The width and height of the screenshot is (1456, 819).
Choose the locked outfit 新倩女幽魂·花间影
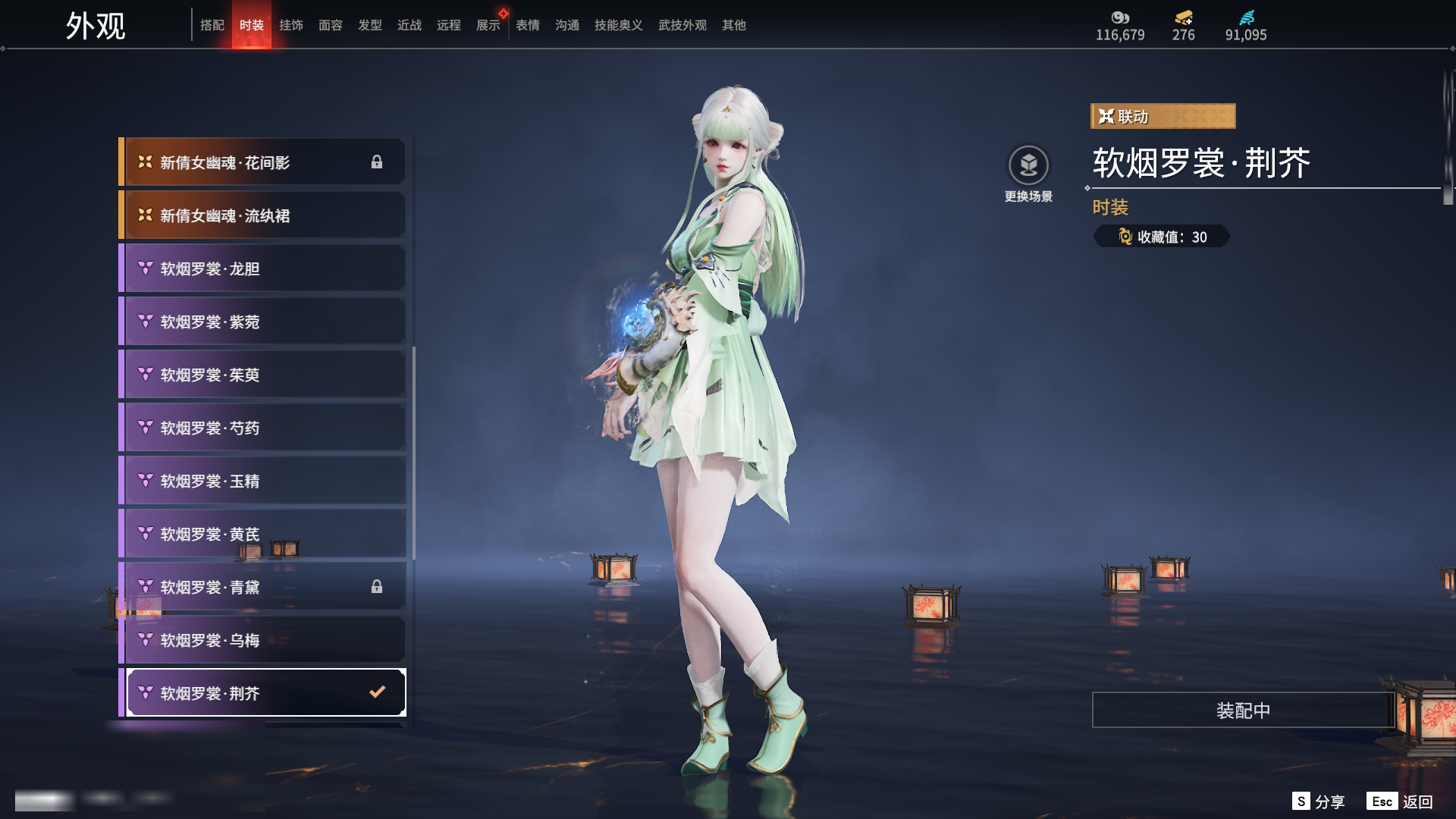[262, 162]
